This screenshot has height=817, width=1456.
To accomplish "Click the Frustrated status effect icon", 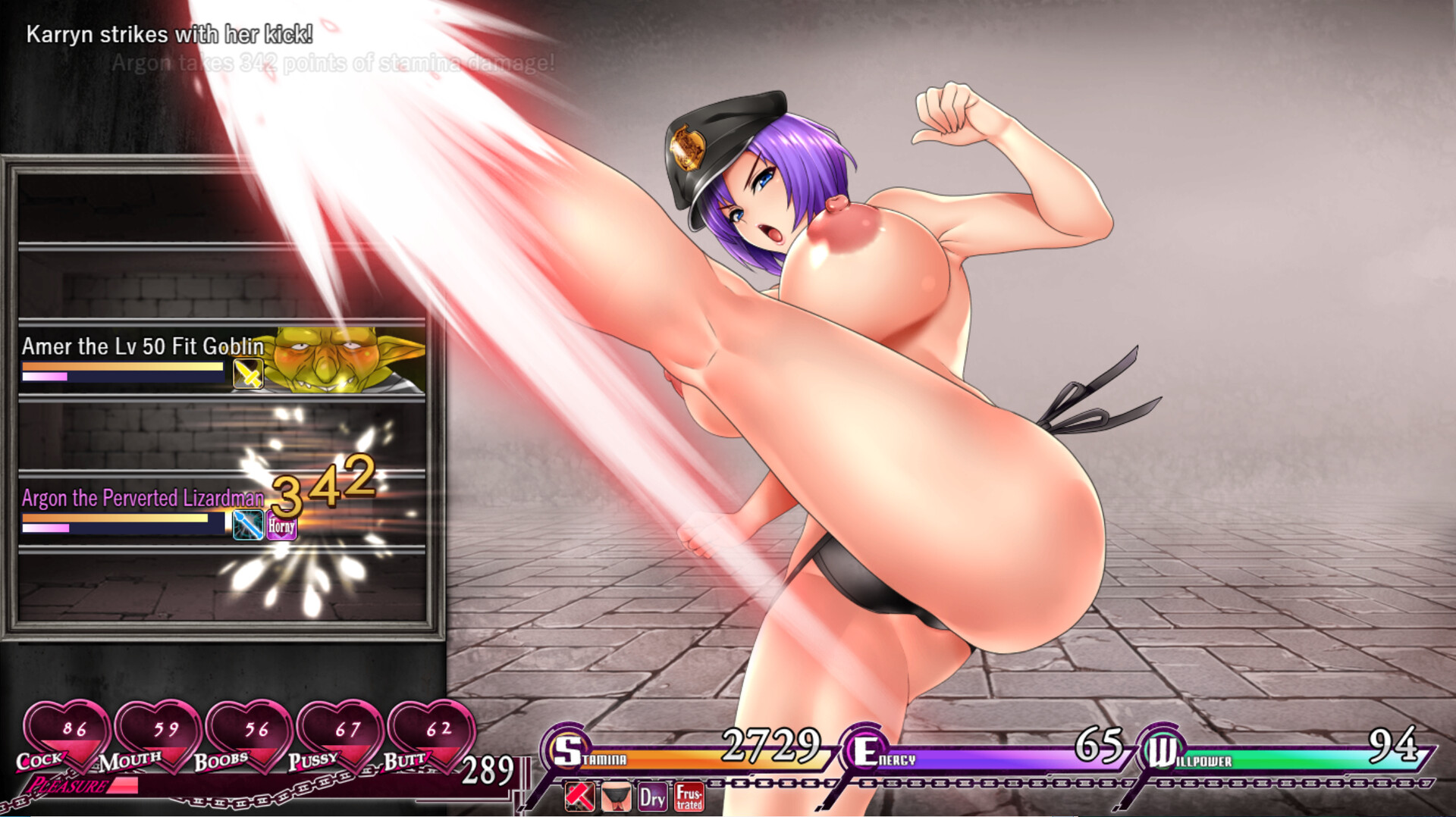I will coord(689,797).
